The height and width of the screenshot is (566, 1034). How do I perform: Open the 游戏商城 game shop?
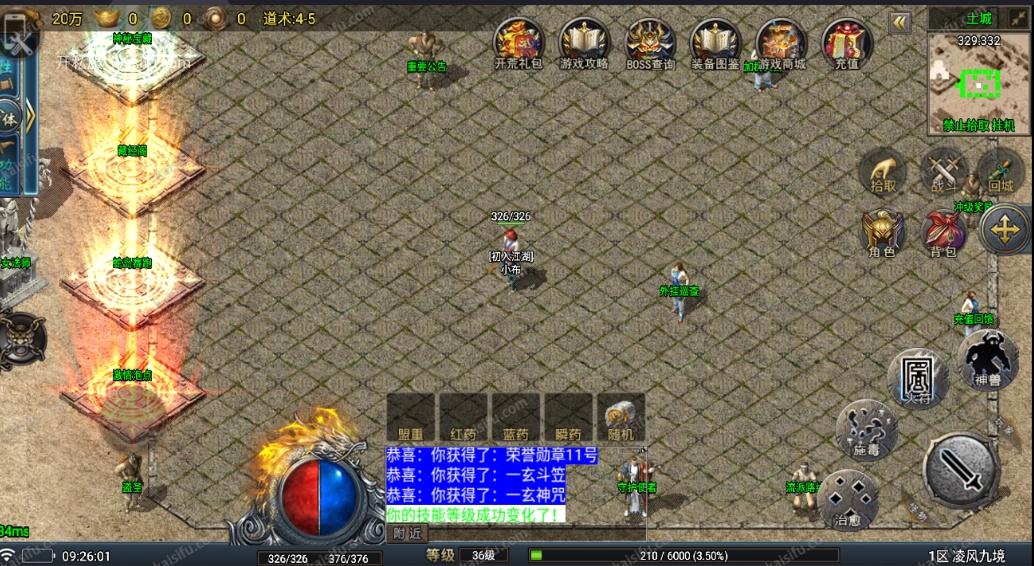click(x=781, y=42)
